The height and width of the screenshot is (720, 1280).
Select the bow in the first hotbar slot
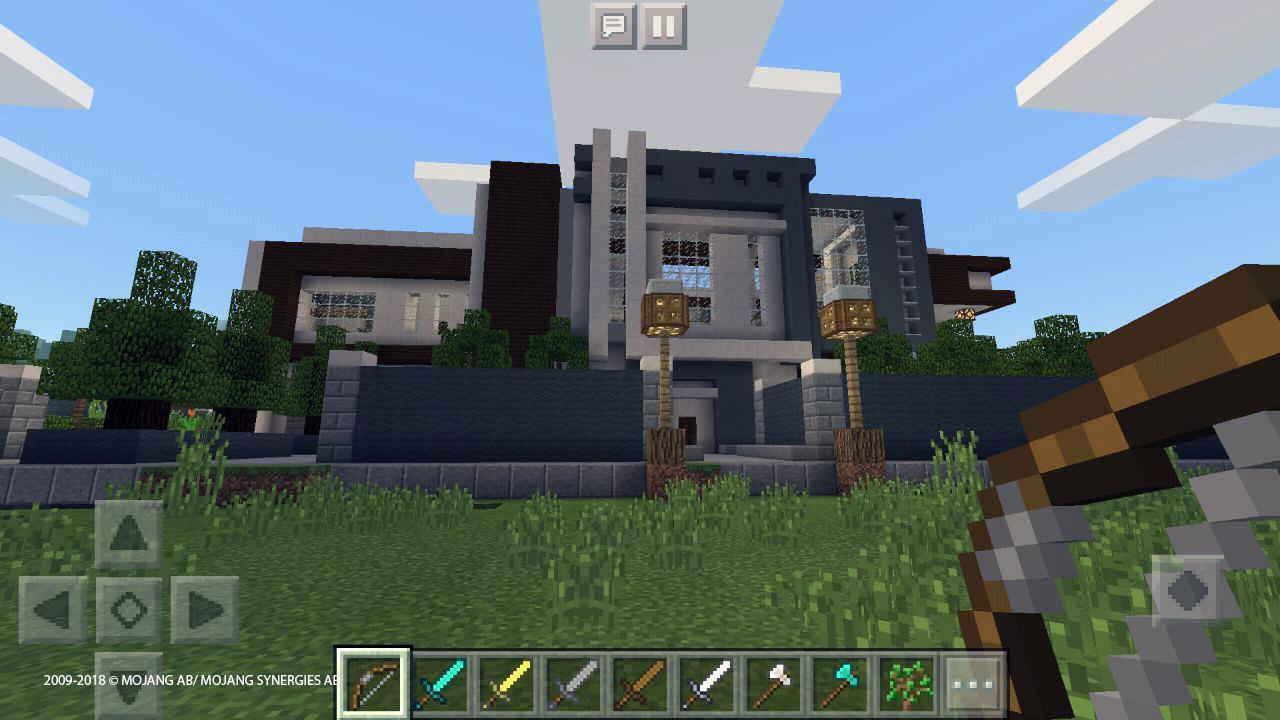coord(373,683)
